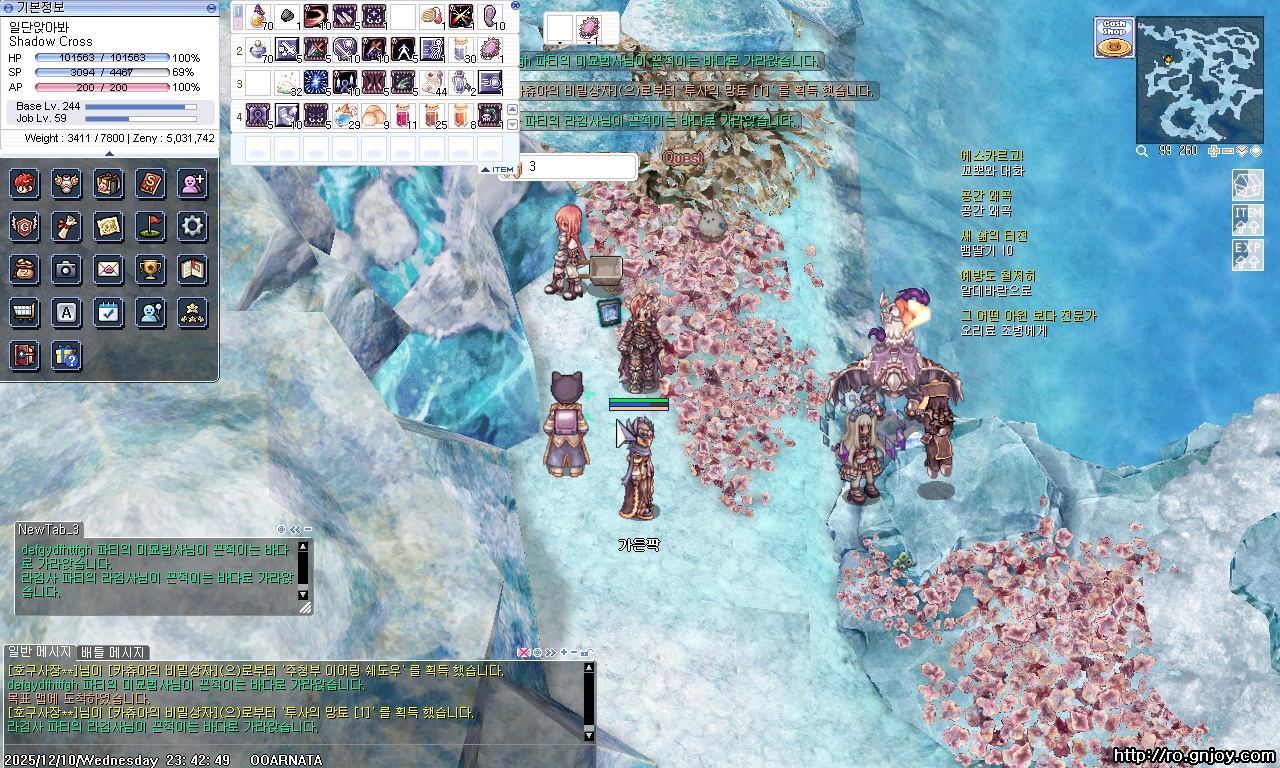The image size is (1280, 768).
Task: Toggle the EXP boost button
Action: pyautogui.click(x=1248, y=254)
